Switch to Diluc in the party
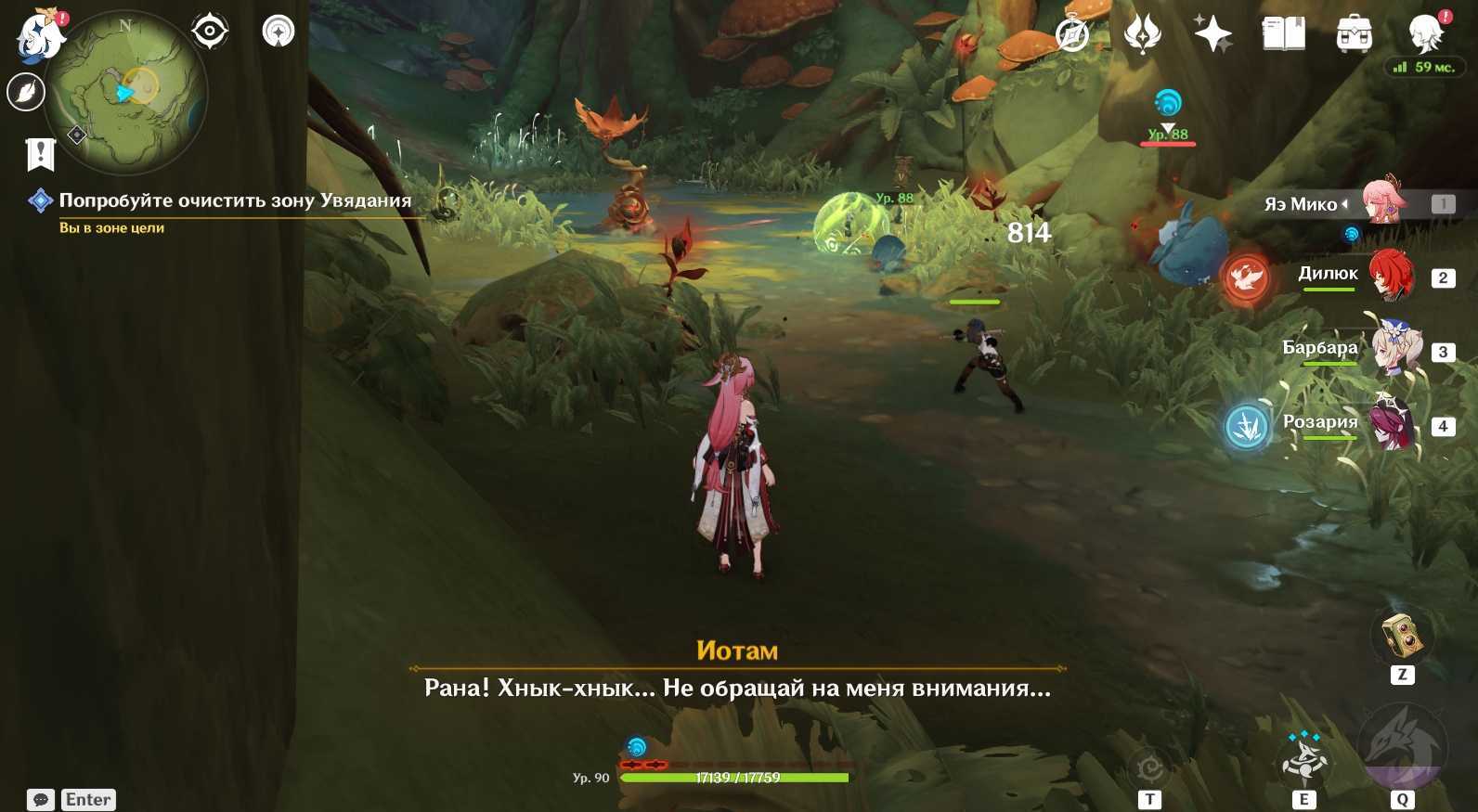The width and height of the screenshot is (1478, 812). (x=1390, y=276)
